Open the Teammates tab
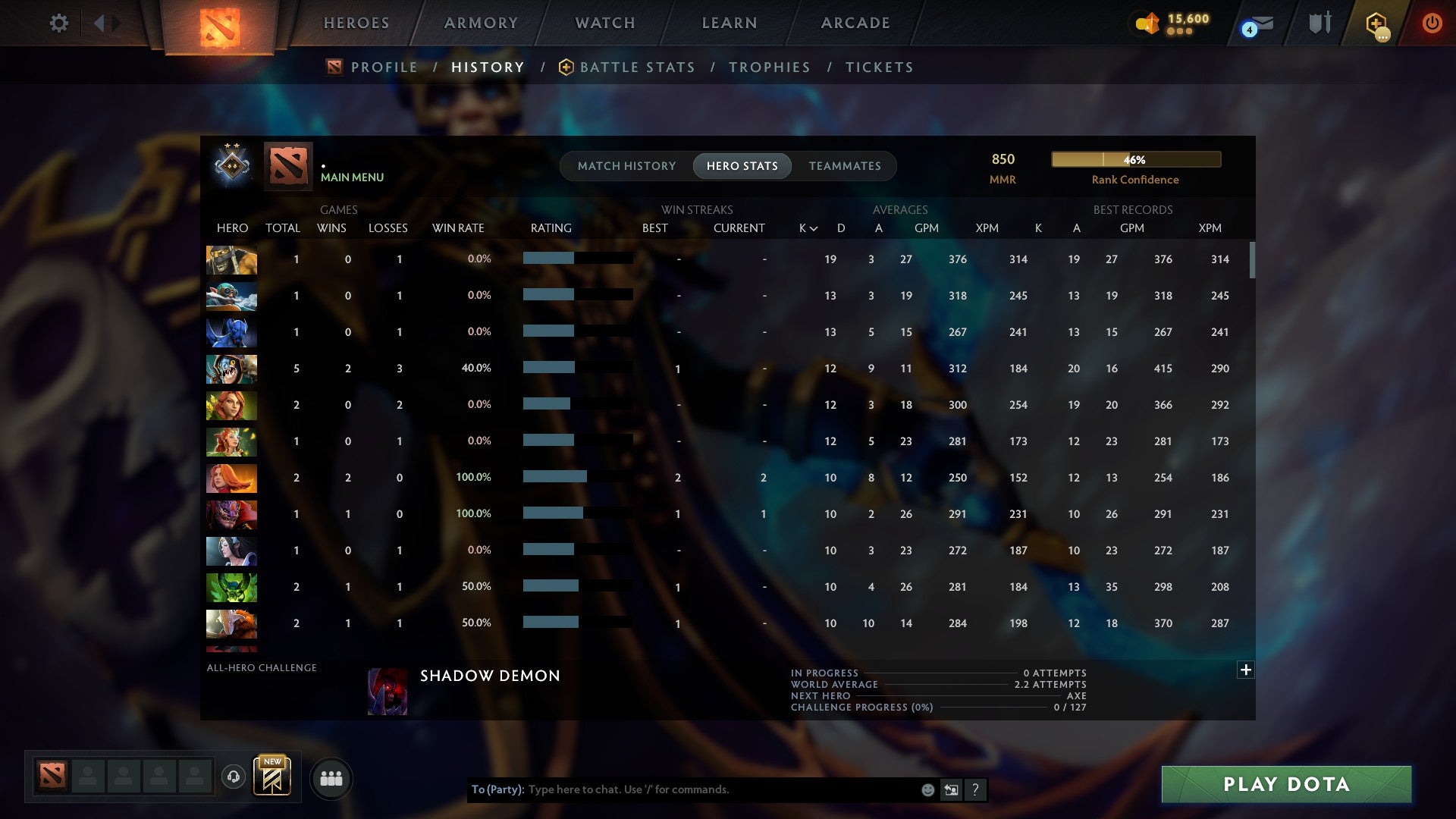Image resolution: width=1456 pixels, height=819 pixels. (x=845, y=165)
